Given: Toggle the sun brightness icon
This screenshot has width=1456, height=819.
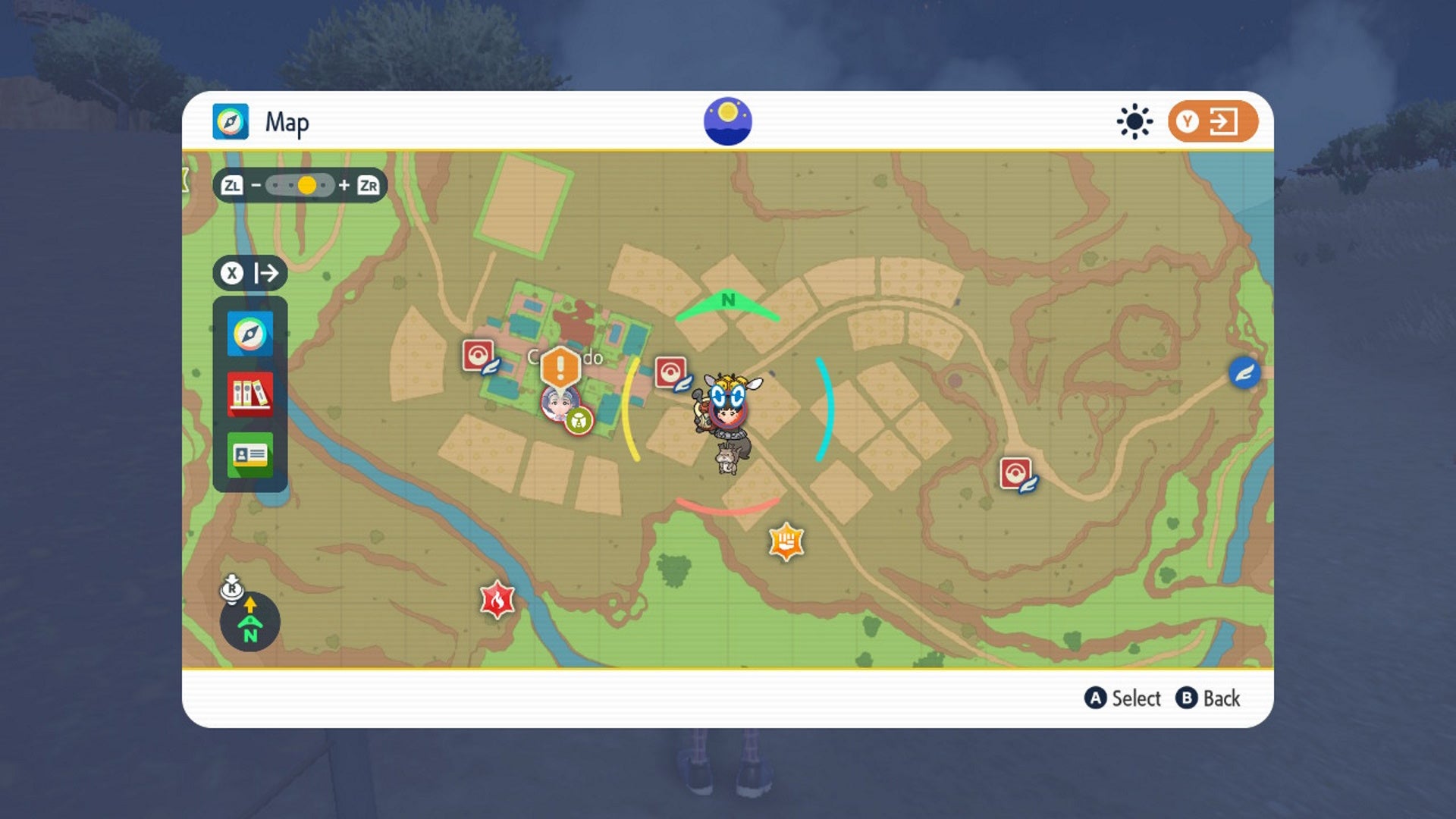Looking at the screenshot, I should pos(1134,121).
